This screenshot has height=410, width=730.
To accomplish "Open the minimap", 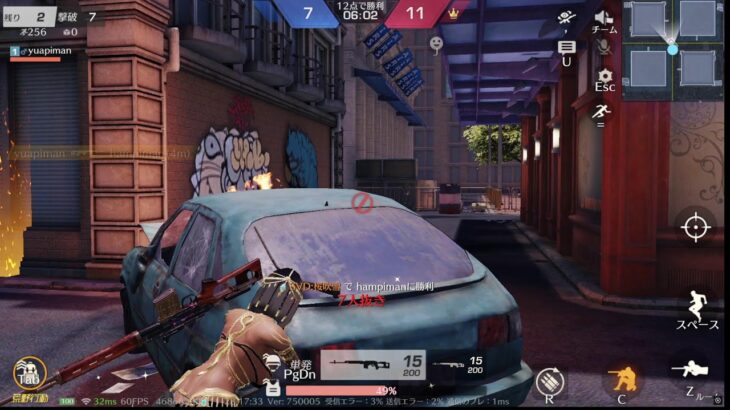I will [x=672, y=47].
